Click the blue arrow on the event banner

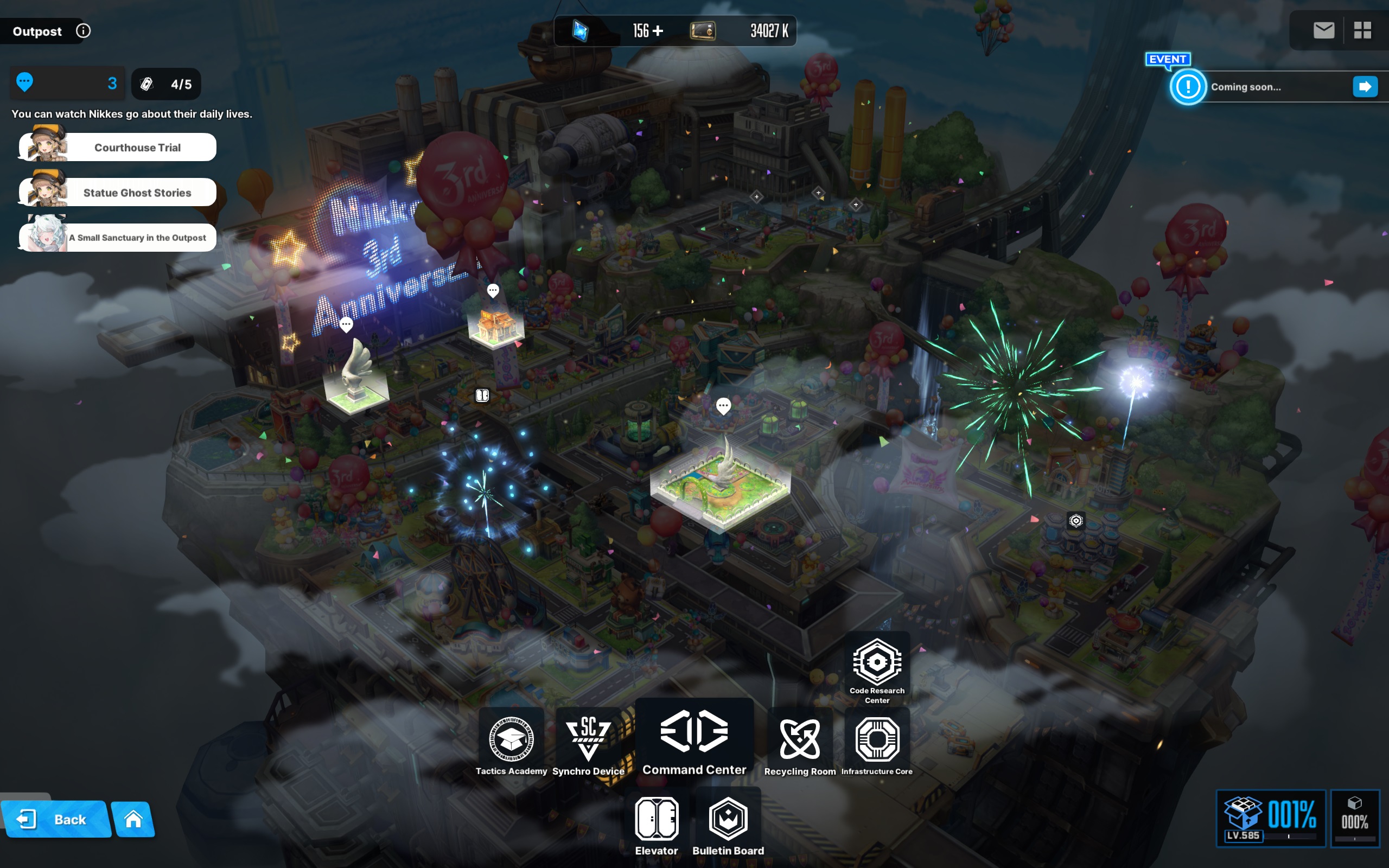[1365, 87]
